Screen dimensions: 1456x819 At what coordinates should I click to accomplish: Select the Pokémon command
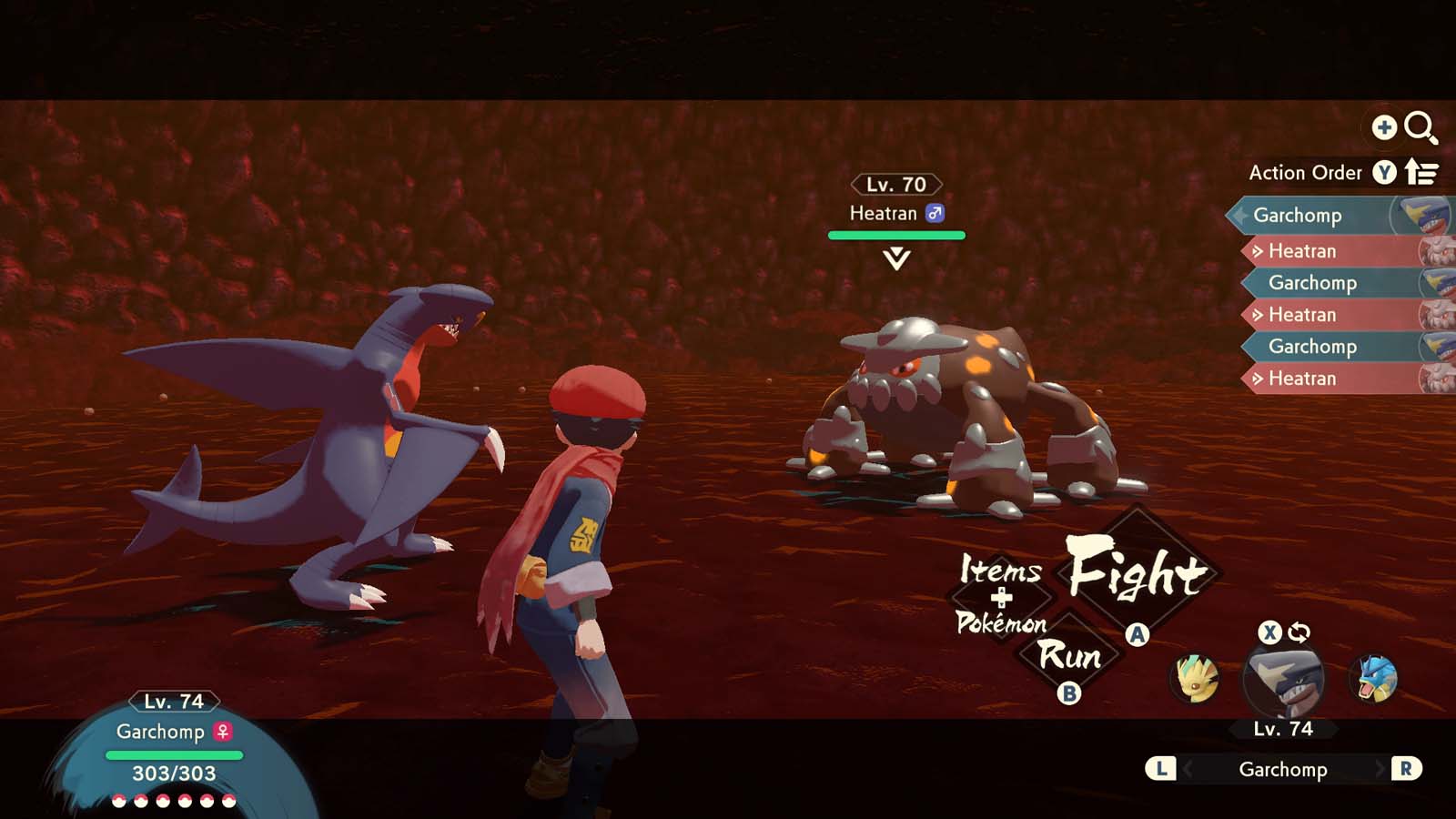[1005, 626]
